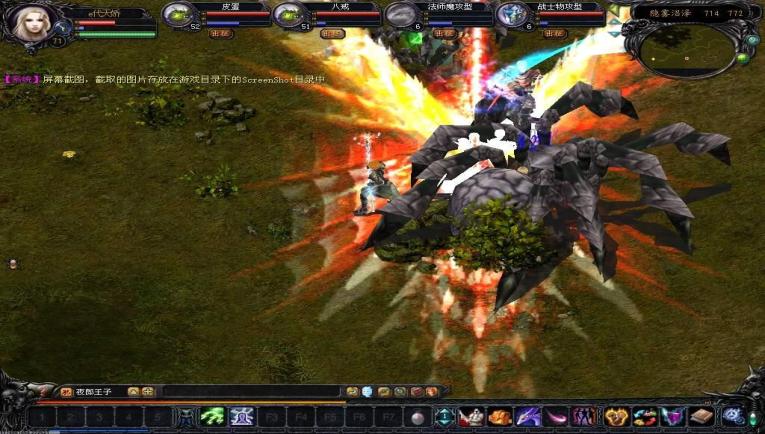Viewport: 765px width, 434px height.
Task: Click the blue gear settings icon
Action: [733, 416]
